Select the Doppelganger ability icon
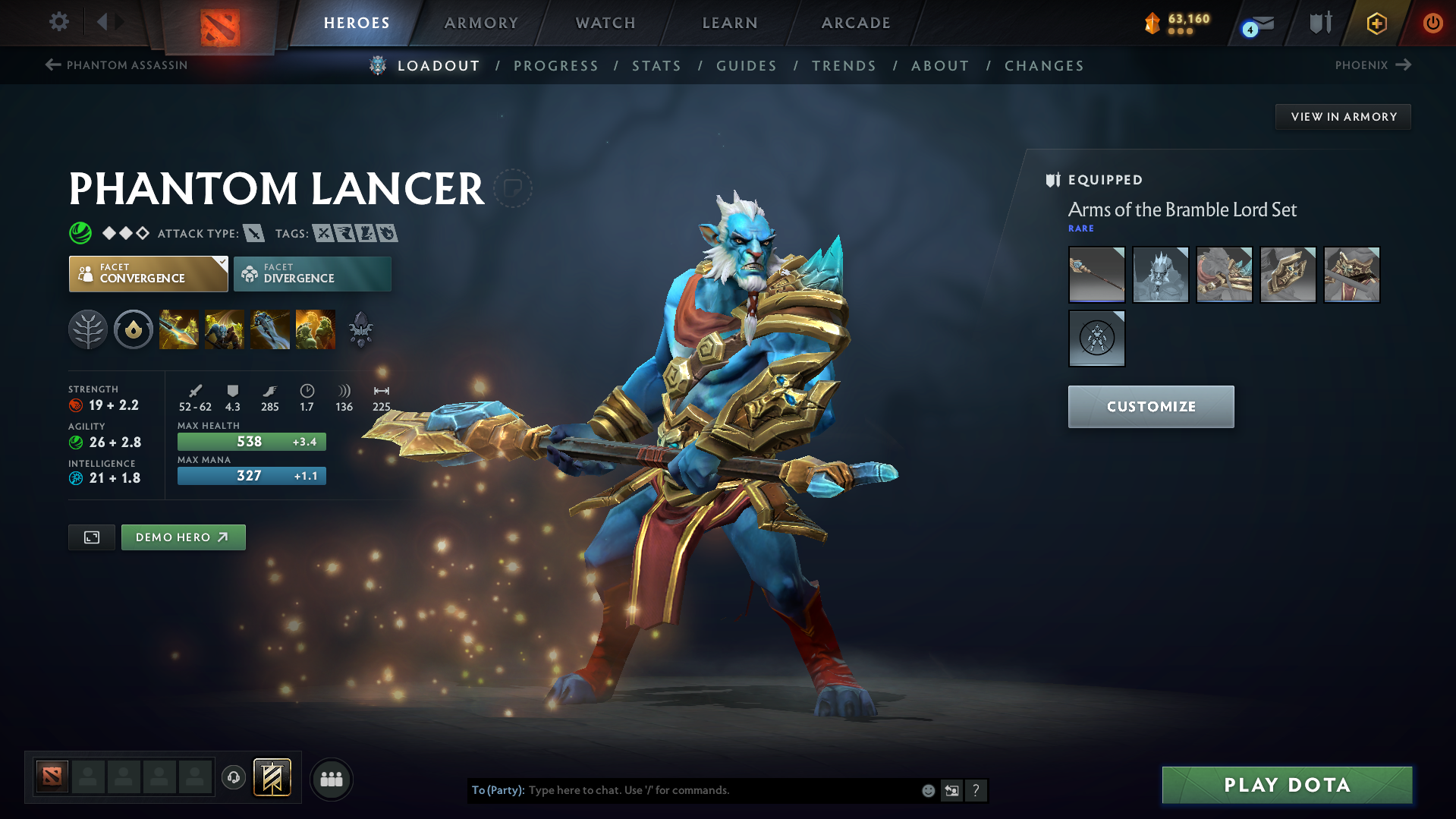1456x819 pixels. tap(225, 329)
